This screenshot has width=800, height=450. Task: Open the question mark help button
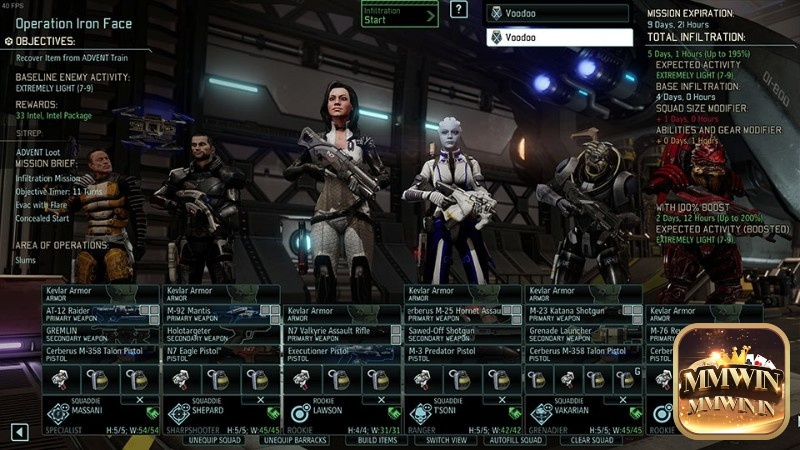pyautogui.click(x=459, y=10)
